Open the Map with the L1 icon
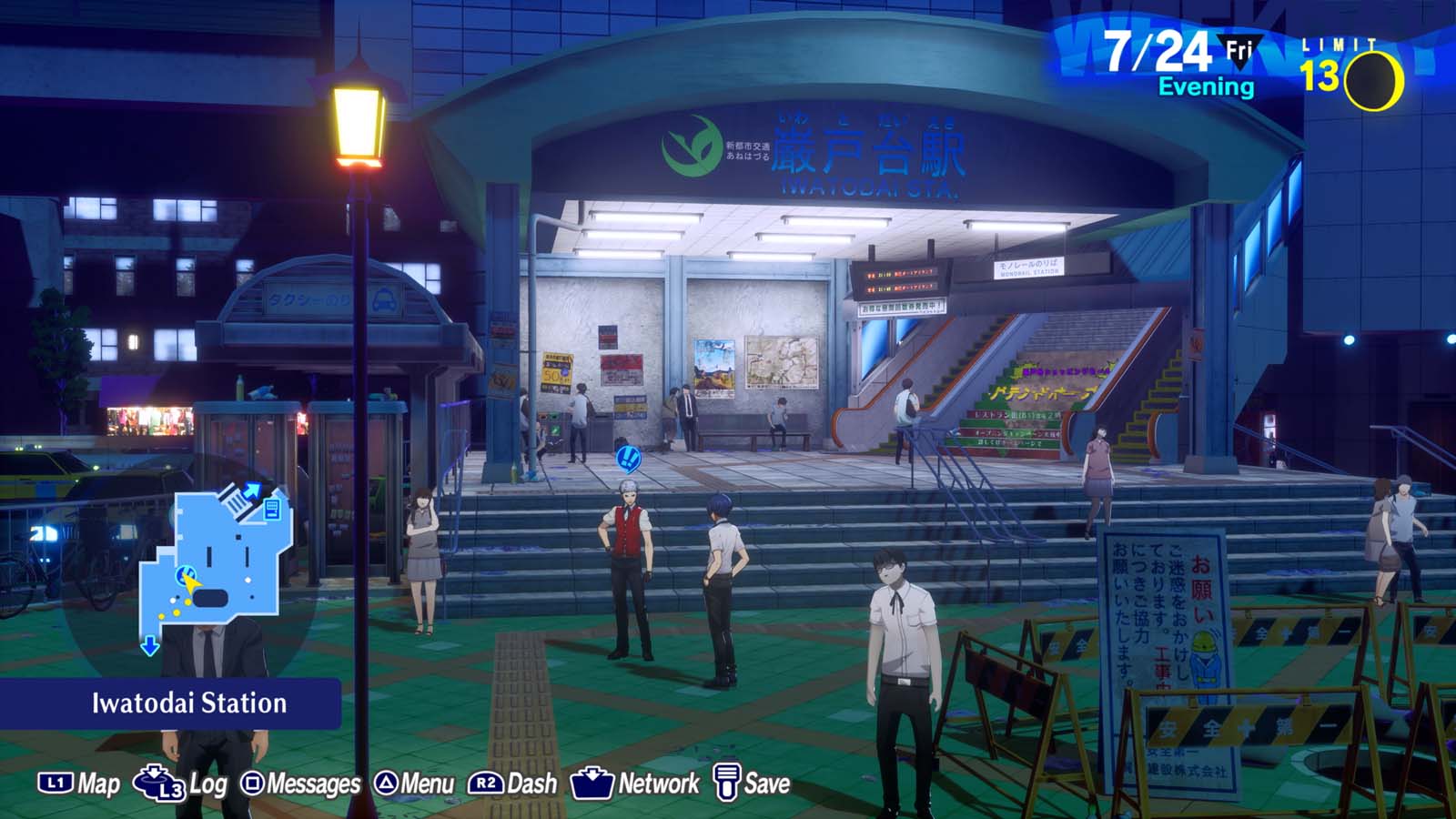 click(x=56, y=781)
